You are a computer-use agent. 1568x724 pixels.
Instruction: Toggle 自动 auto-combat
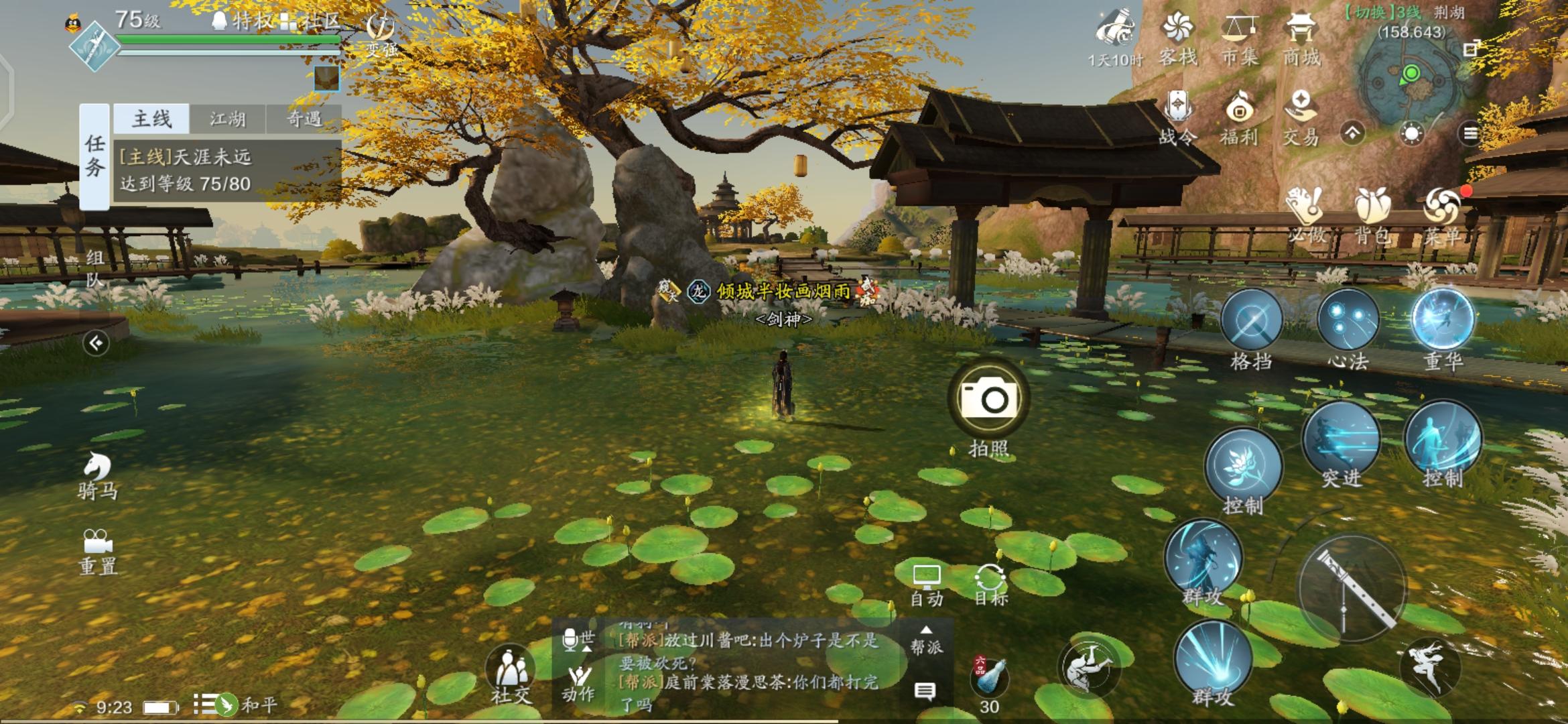927,585
